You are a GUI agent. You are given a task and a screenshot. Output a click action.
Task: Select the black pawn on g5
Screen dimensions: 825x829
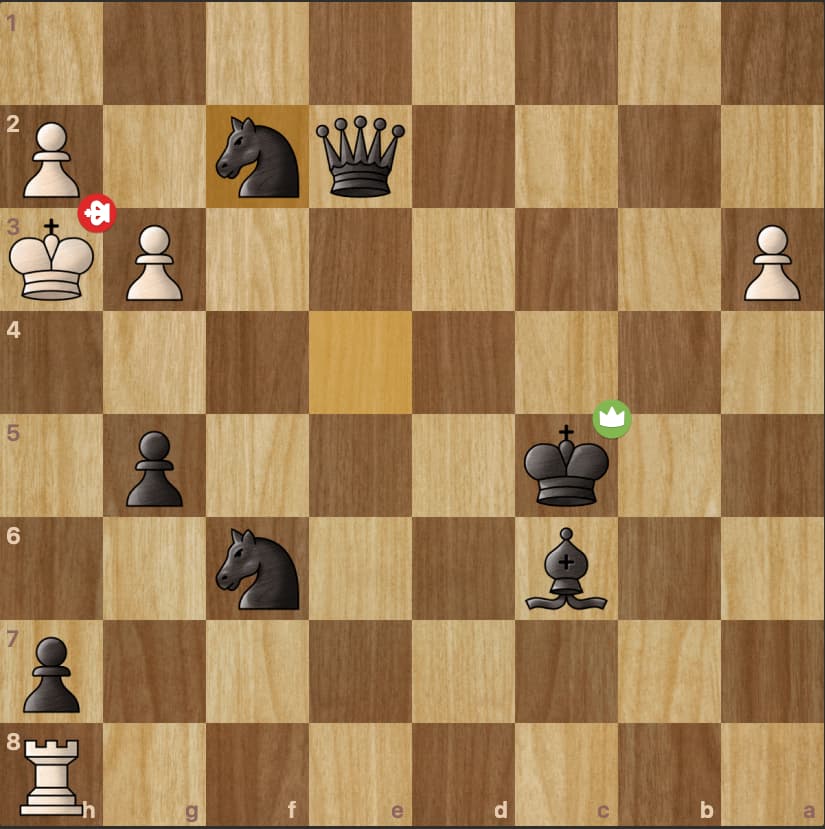(154, 468)
